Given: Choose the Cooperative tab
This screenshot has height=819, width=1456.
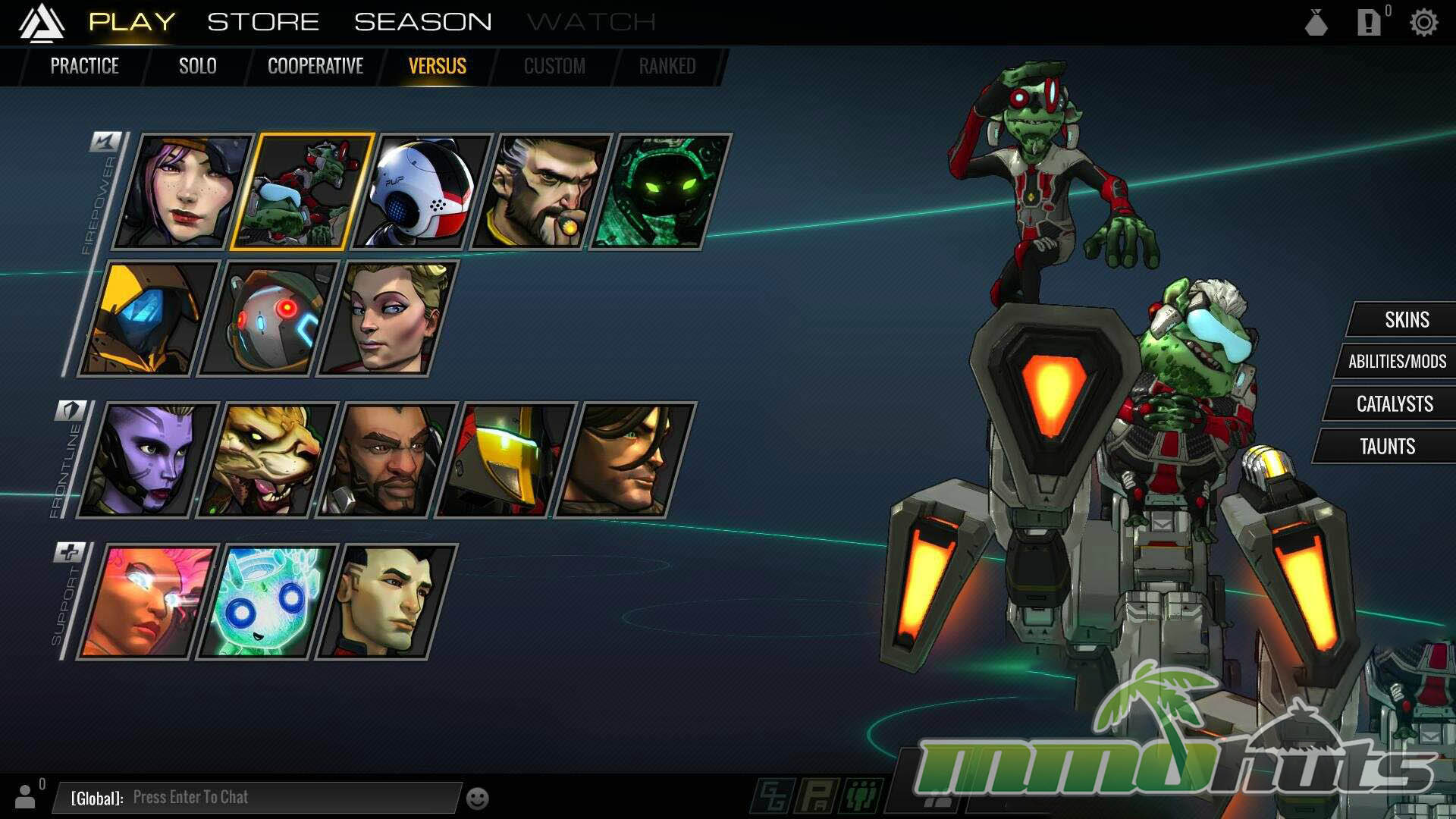Looking at the screenshot, I should click(315, 67).
